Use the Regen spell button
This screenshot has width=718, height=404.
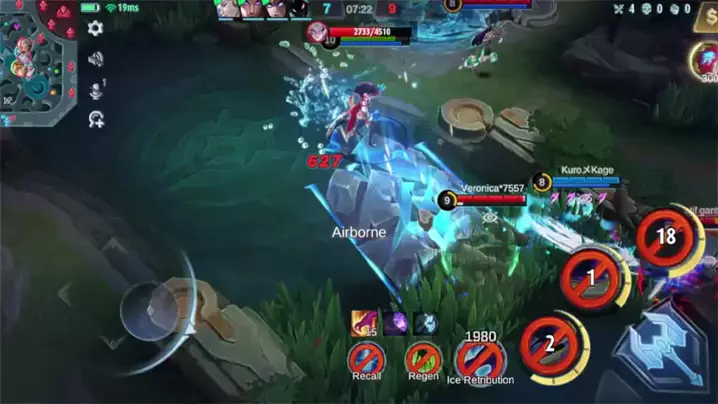click(x=423, y=357)
